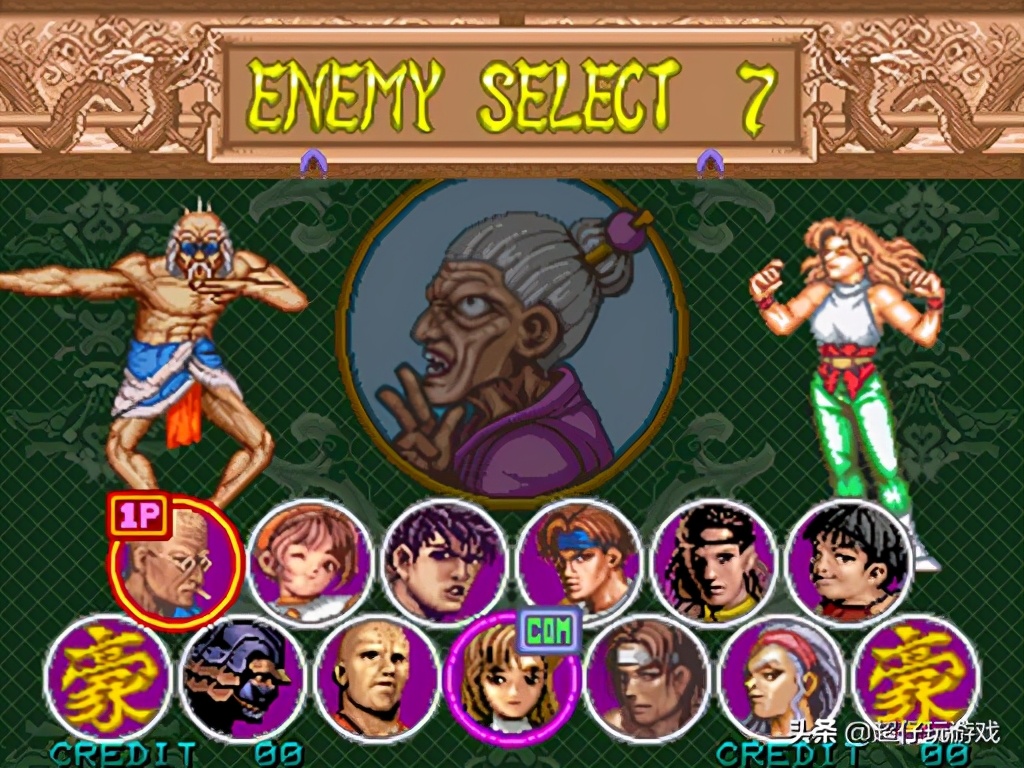This screenshot has height=768, width=1024.
Task: Pick the smiling black-haired boy portrait
Action: pos(849,563)
